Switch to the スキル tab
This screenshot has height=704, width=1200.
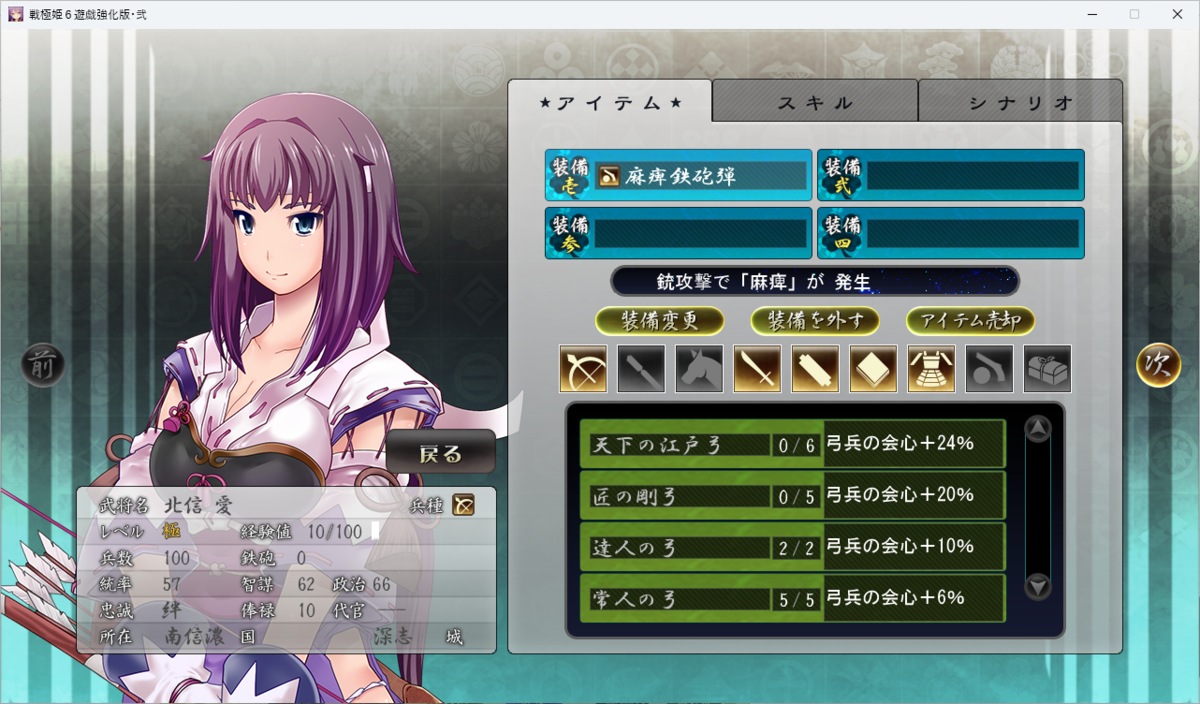click(x=815, y=102)
